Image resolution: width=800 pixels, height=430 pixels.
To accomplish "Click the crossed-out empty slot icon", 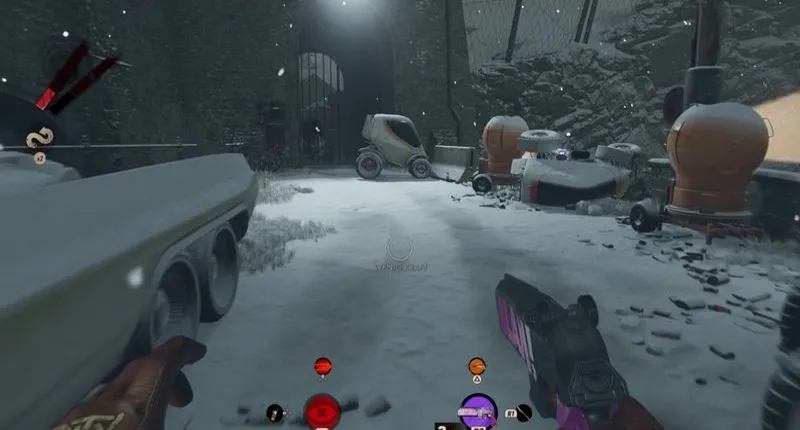I will tap(525, 410).
